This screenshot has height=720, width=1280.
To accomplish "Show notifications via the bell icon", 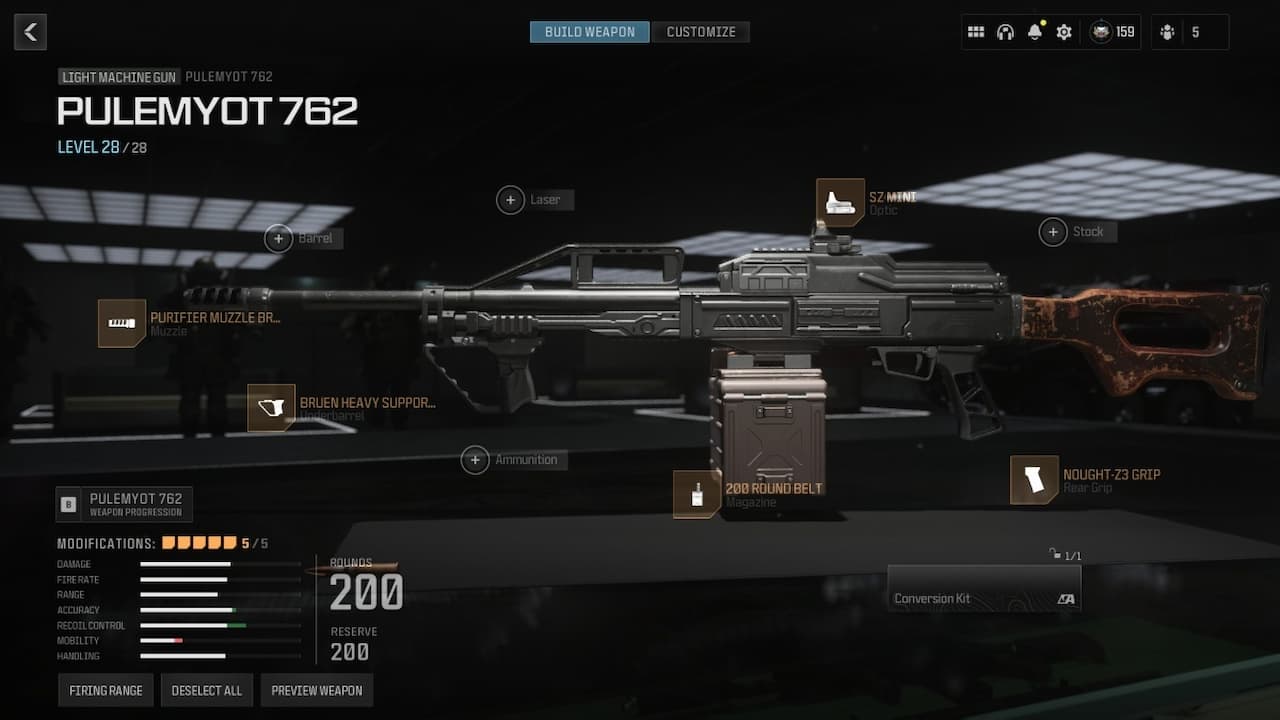I will [1035, 32].
